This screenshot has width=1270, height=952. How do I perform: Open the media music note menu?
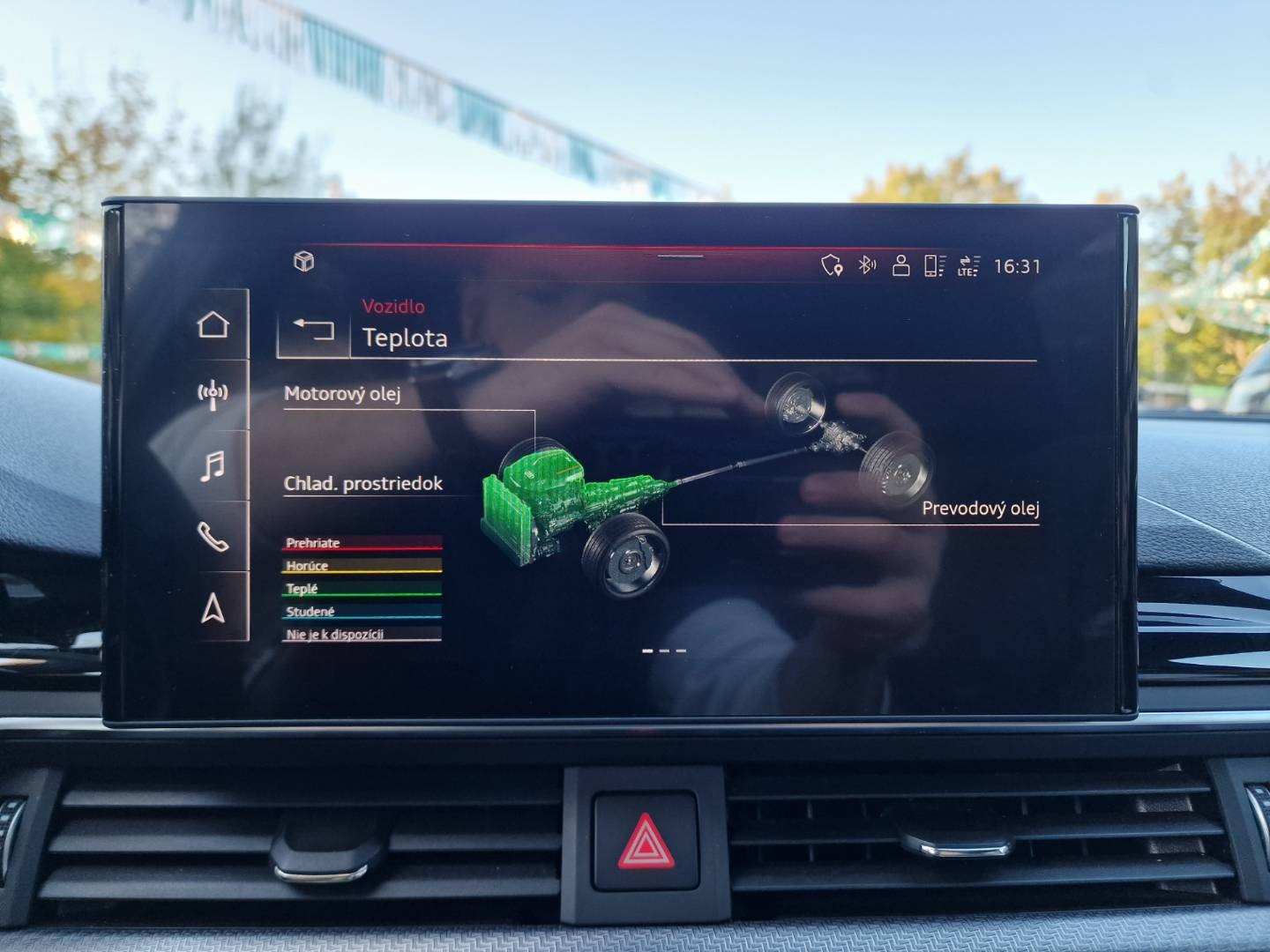click(x=213, y=465)
